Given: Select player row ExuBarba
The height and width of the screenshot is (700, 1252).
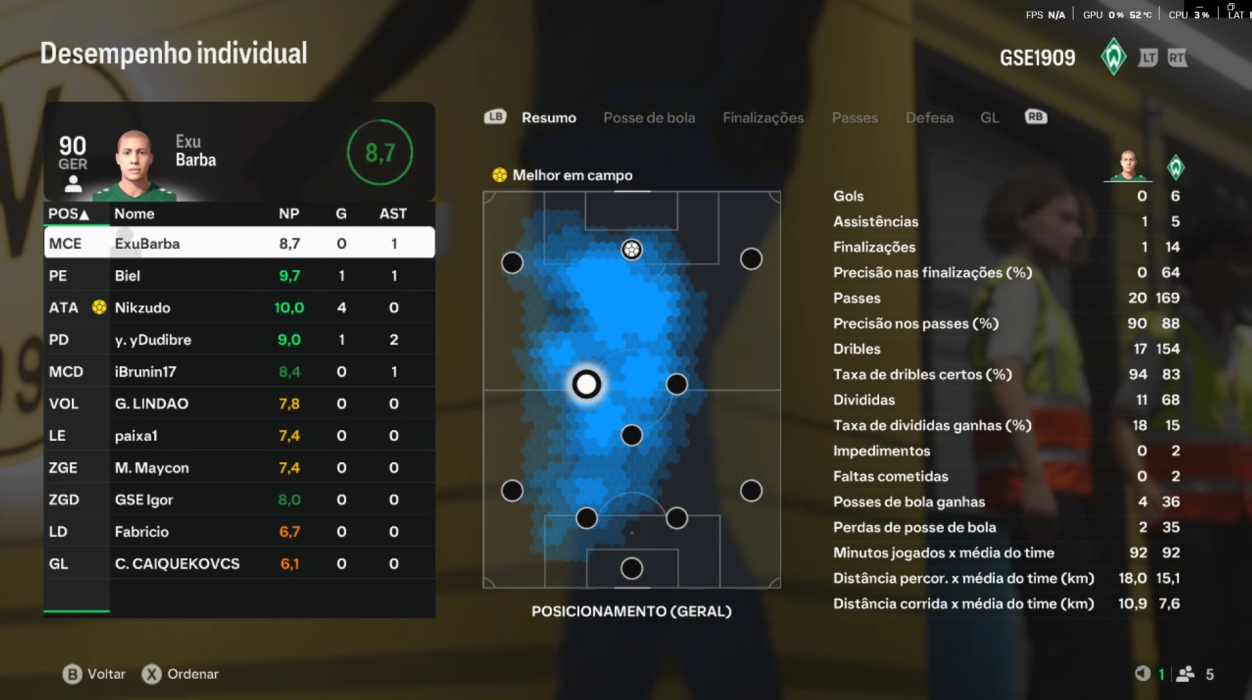Looking at the screenshot, I should click(x=239, y=243).
